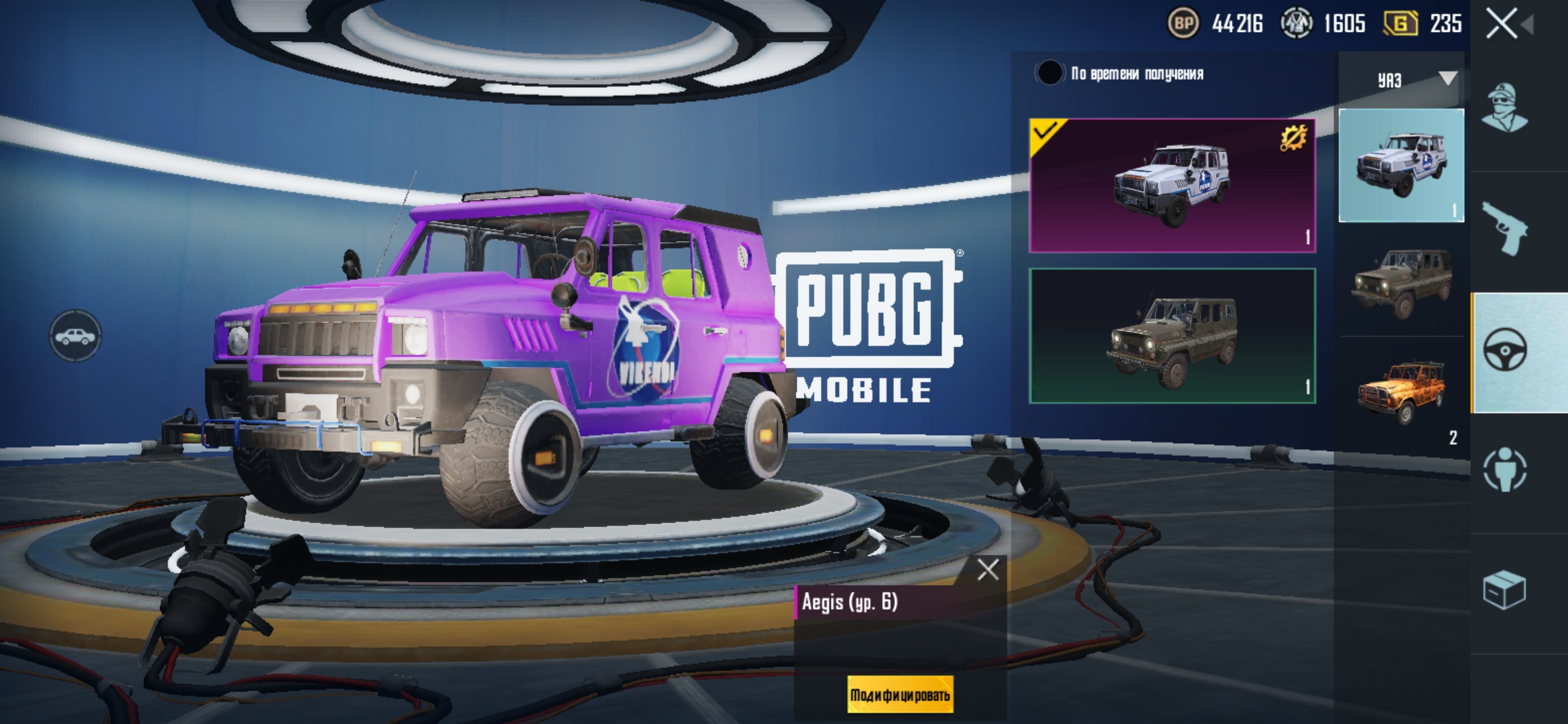Open the gear modification icon on the skin card
Screen dimensions: 1568x724
(1293, 139)
